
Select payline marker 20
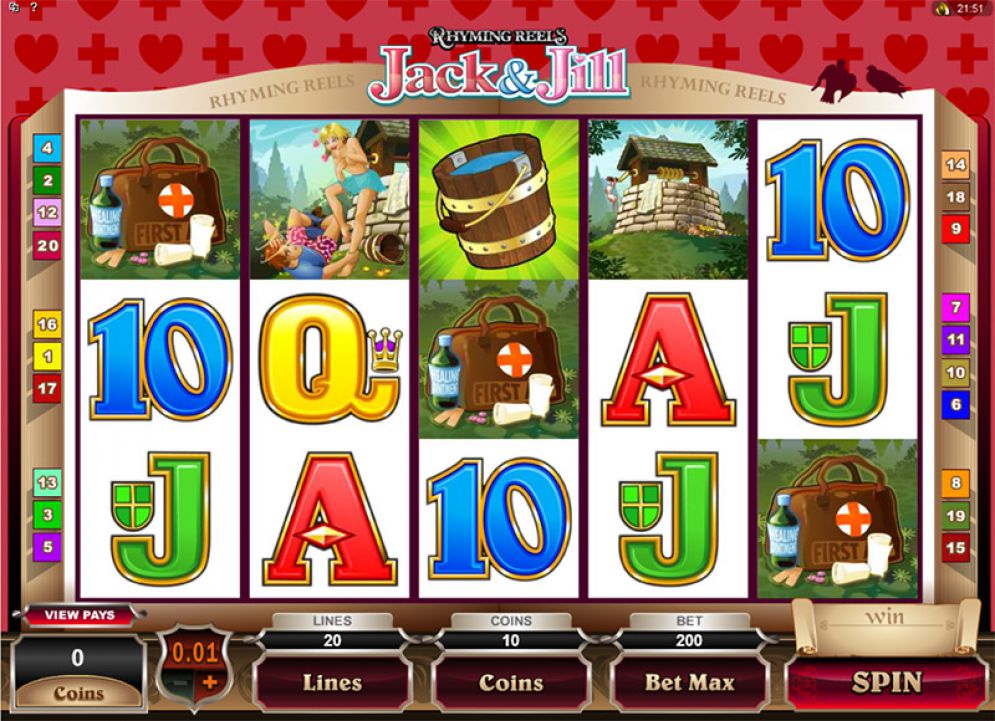(47, 244)
